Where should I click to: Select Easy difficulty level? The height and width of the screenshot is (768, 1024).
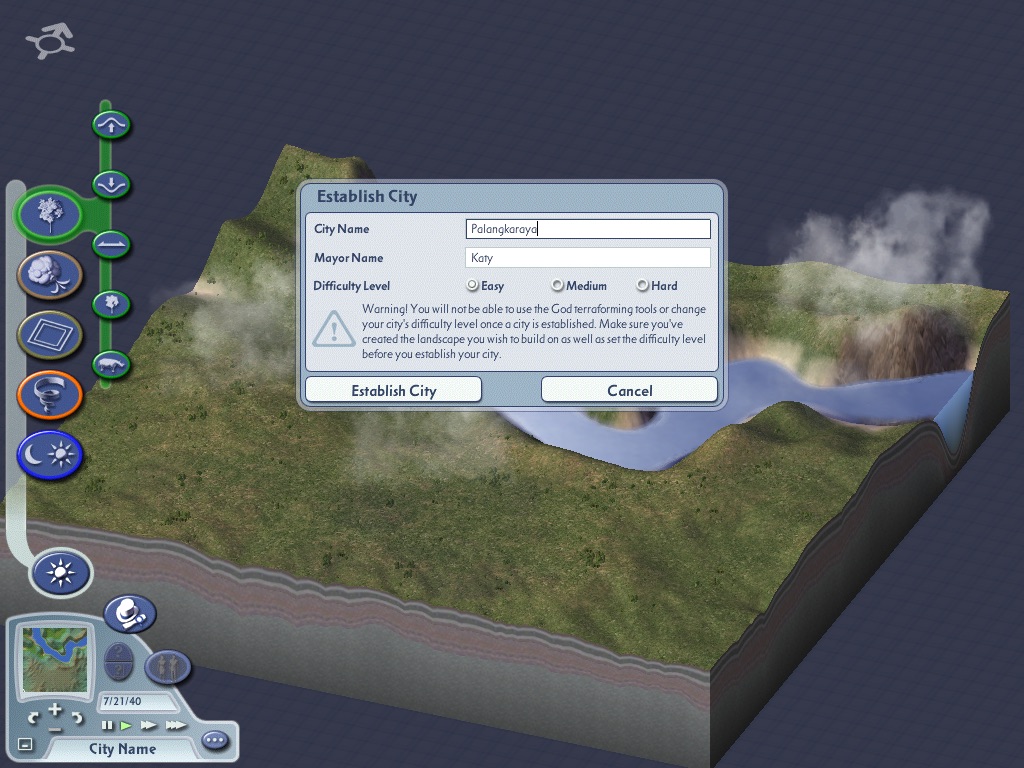point(473,286)
